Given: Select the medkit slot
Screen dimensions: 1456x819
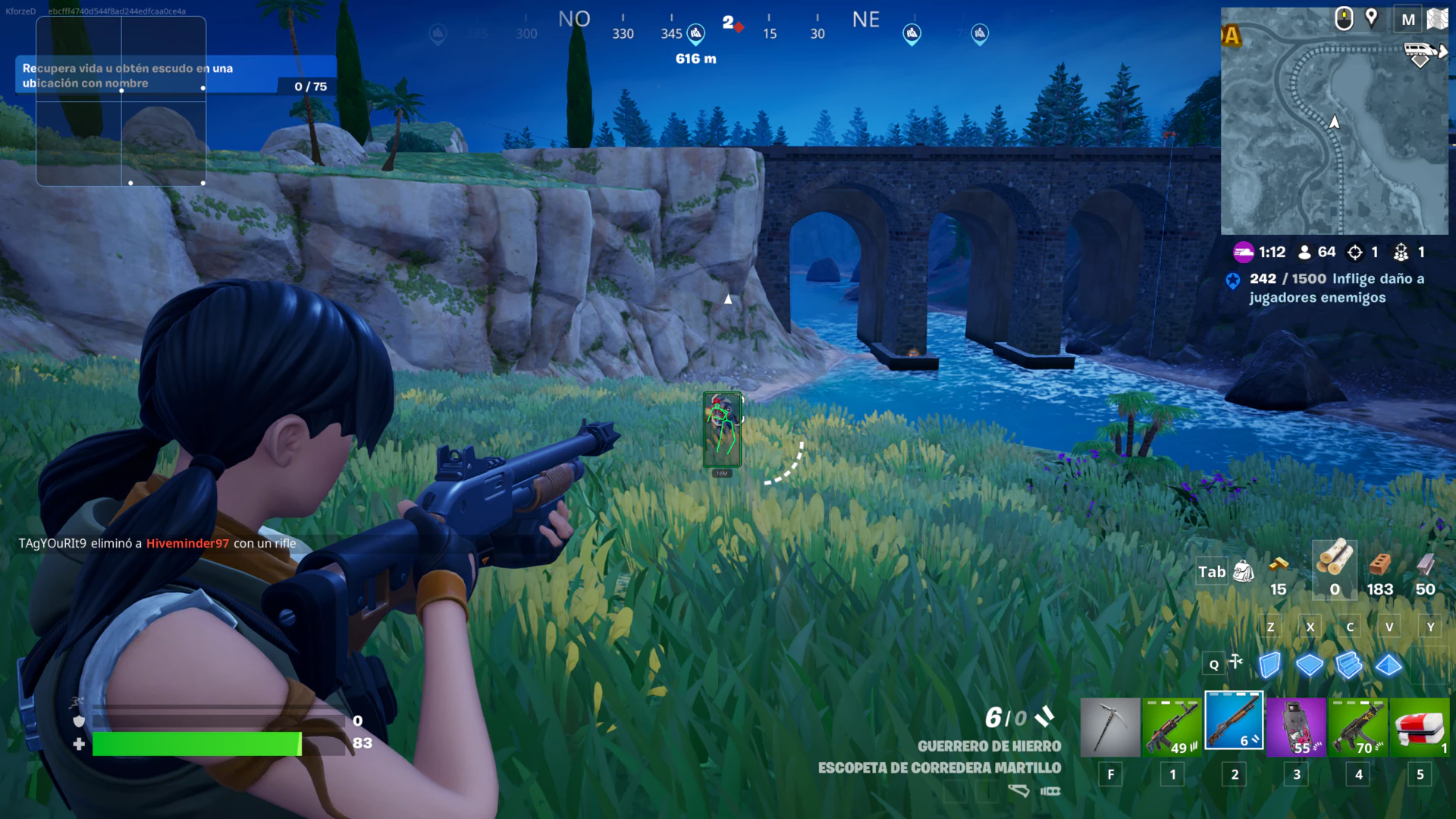Looking at the screenshot, I should pos(1420,727).
